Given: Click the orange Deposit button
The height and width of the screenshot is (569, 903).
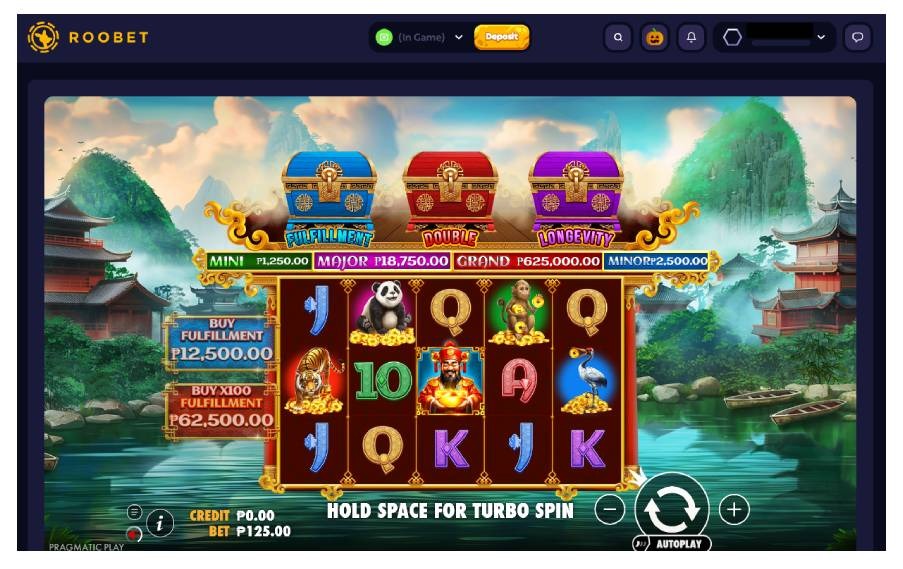Looking at the screenshot, I should (x=501, y=37).
